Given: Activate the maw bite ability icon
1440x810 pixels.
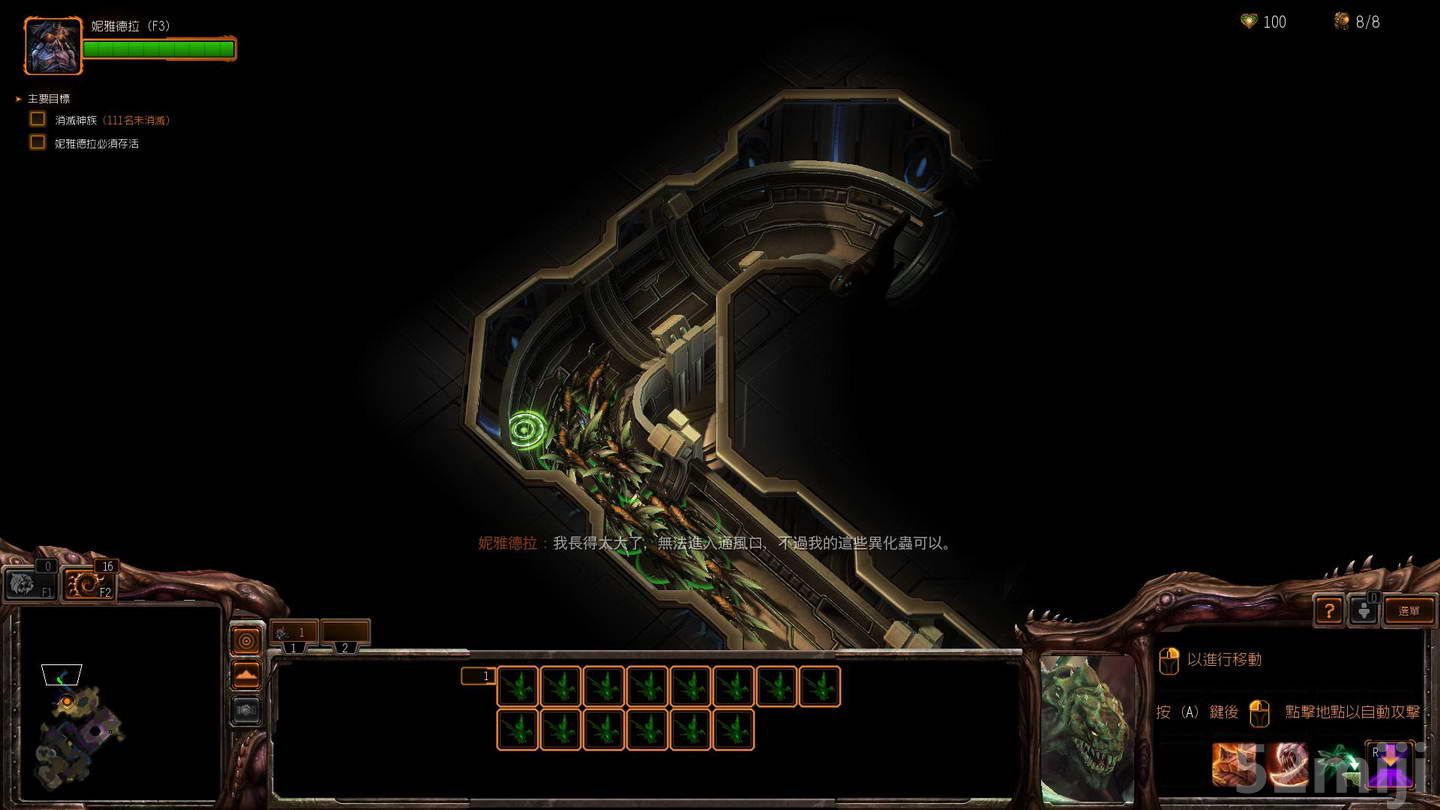Looking at the screenshot, I should 1289,764.
